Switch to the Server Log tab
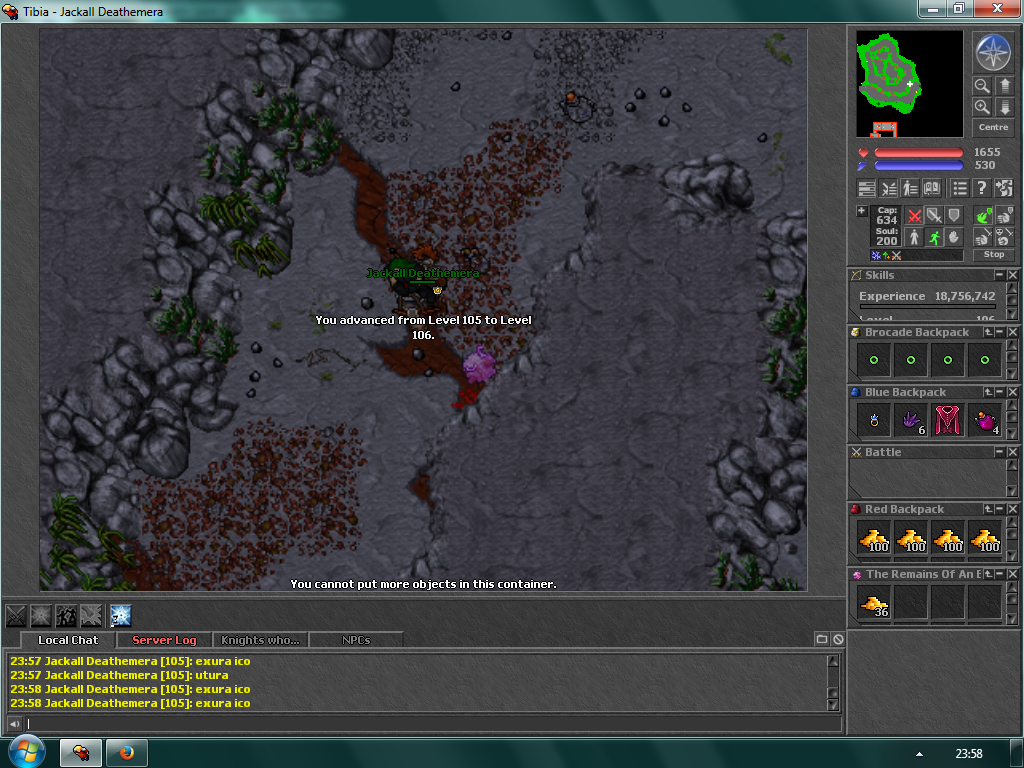Screen dimensions: 1024x768 [164, 640]
